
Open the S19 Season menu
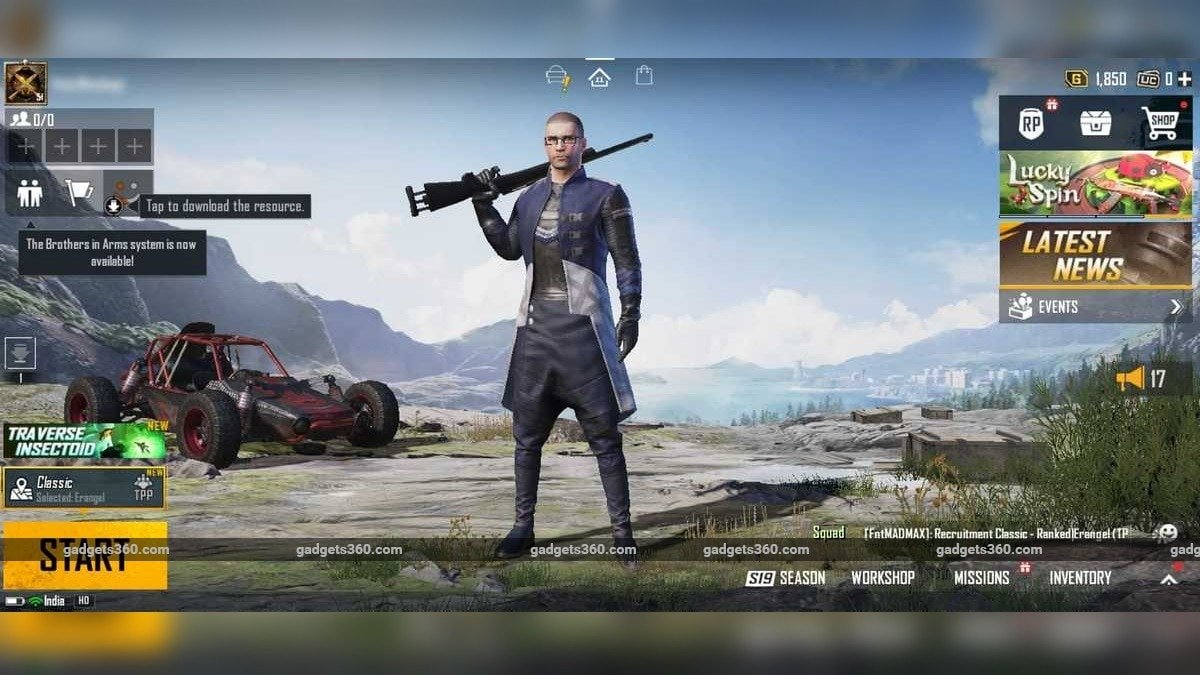tap(786, 578)
